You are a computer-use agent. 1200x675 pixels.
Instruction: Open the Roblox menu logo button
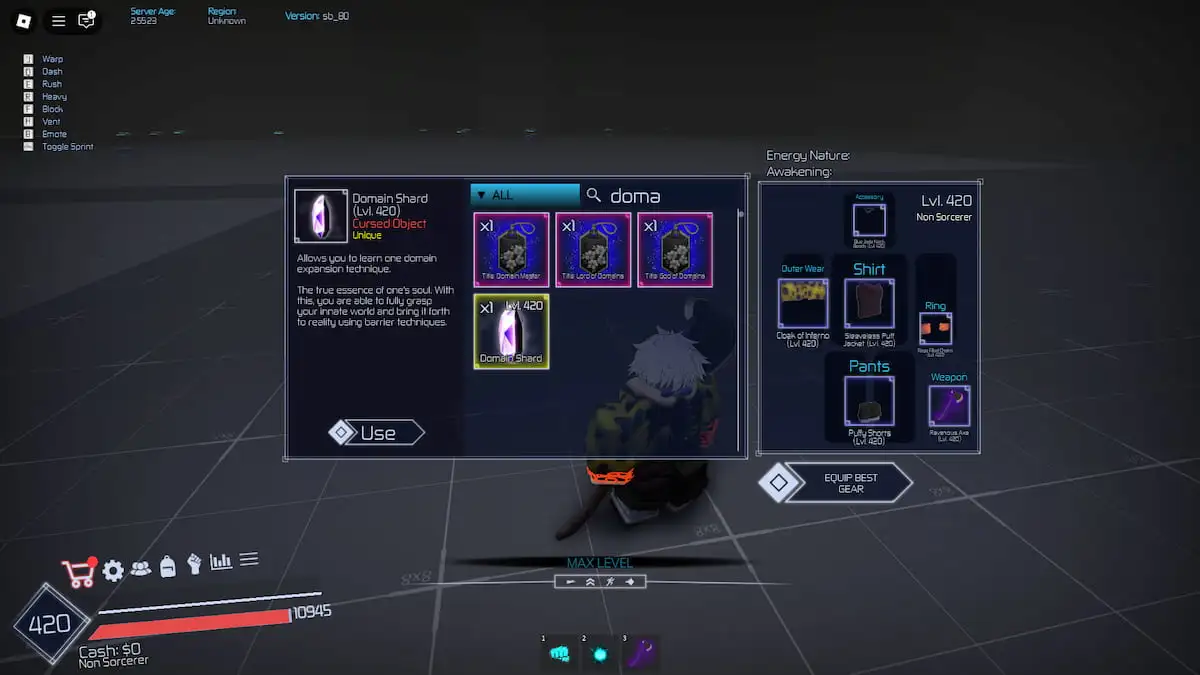[x=24, y=20]
